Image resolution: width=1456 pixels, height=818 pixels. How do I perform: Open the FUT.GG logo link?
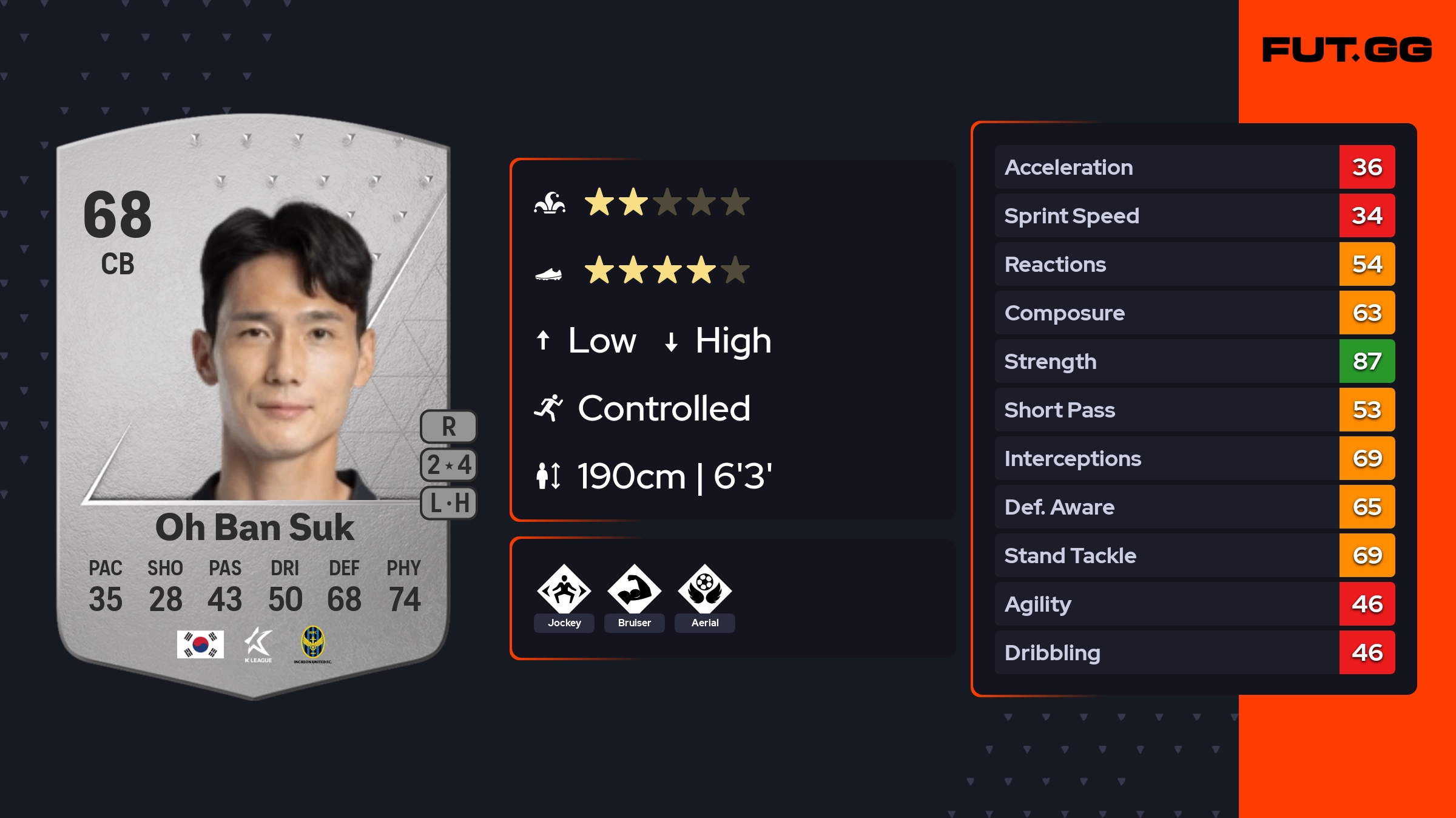(1347, 50)
